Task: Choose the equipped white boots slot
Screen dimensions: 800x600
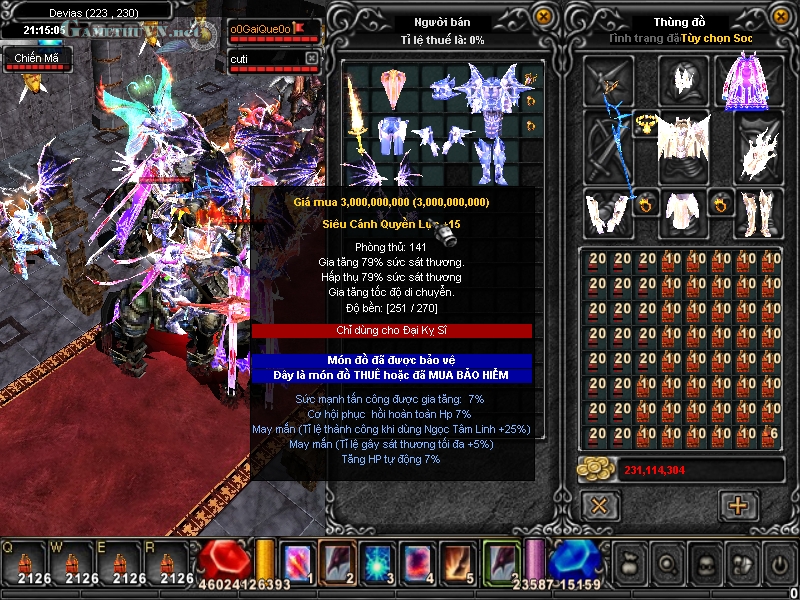Action: 757,212
